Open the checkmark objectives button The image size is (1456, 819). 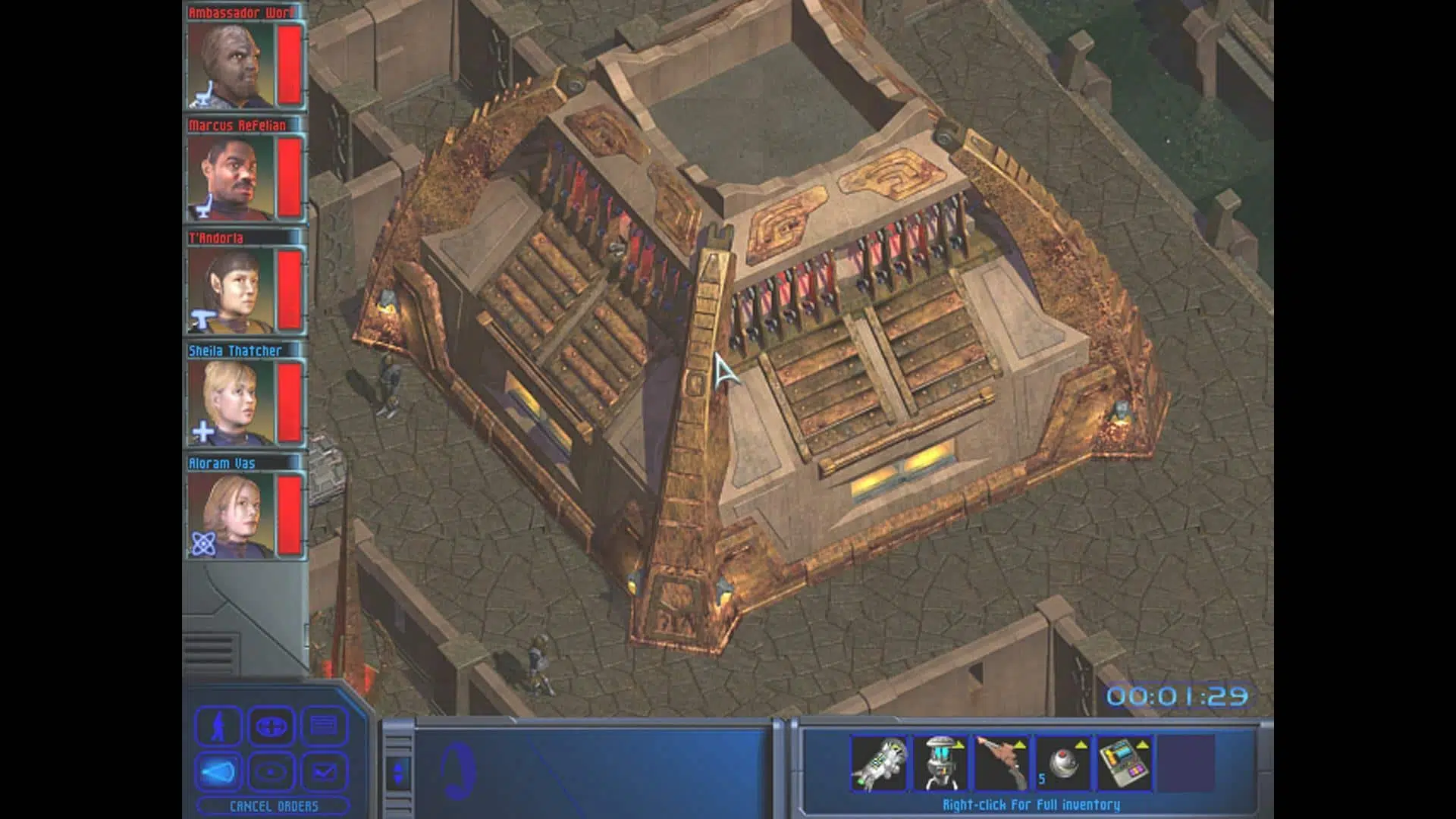[x=325, y=772]
